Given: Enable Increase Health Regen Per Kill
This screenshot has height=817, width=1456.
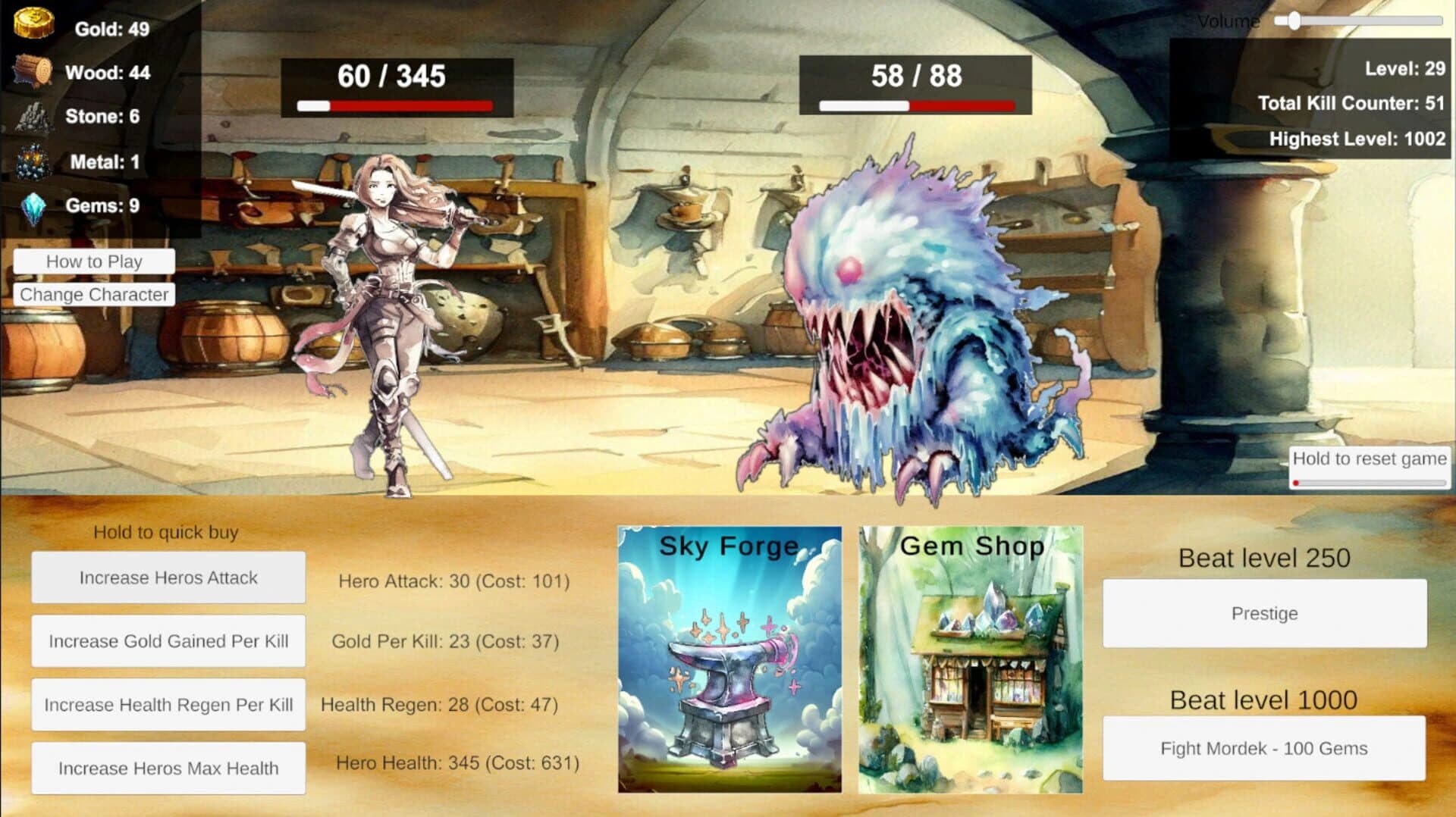Looking at the screenshot, I should click(x=168, y=704).
